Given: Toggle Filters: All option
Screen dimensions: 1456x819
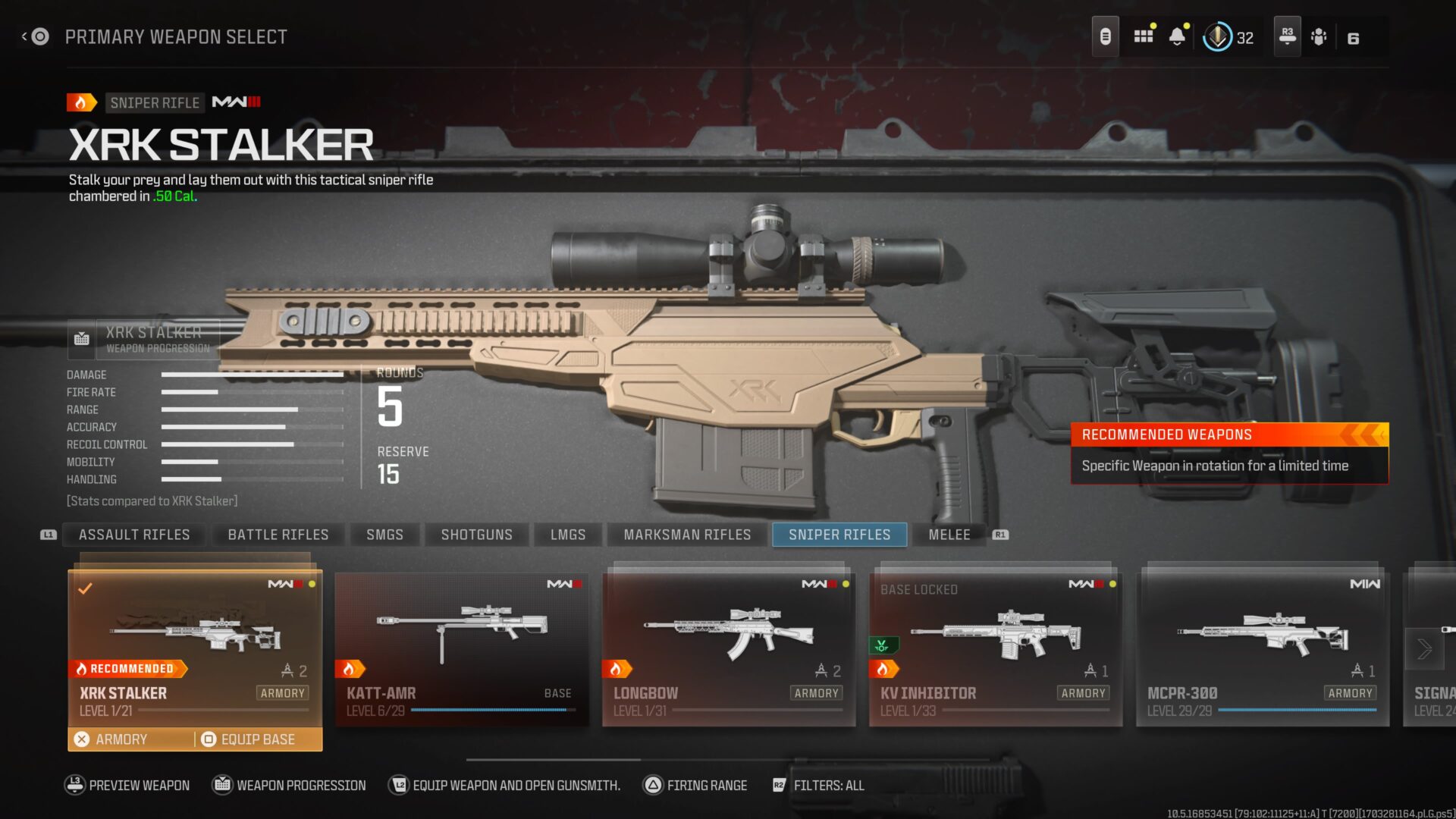Looking at the screenshot, I should point(779,785).
